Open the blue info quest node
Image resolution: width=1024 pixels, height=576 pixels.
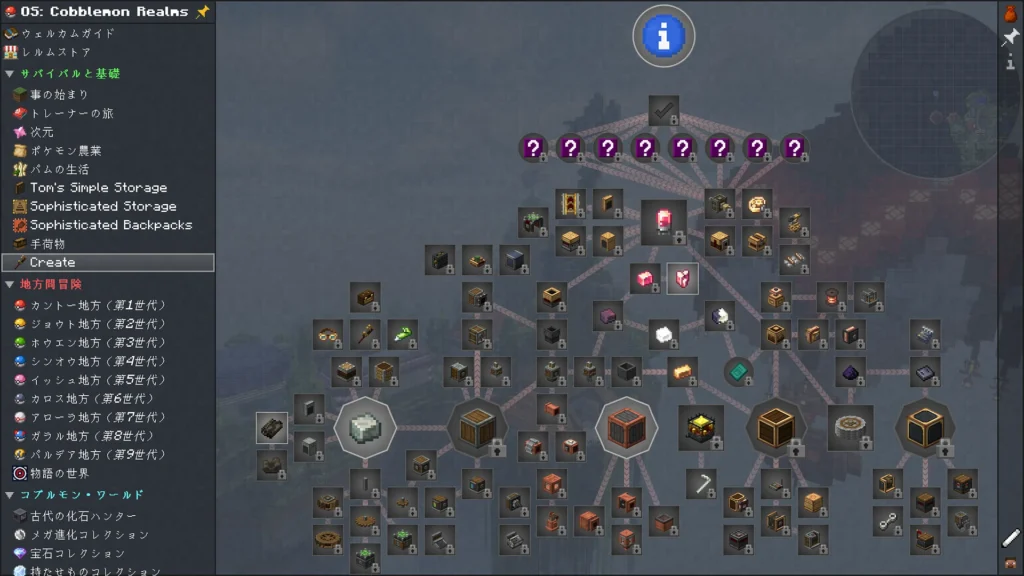point(663,37)
